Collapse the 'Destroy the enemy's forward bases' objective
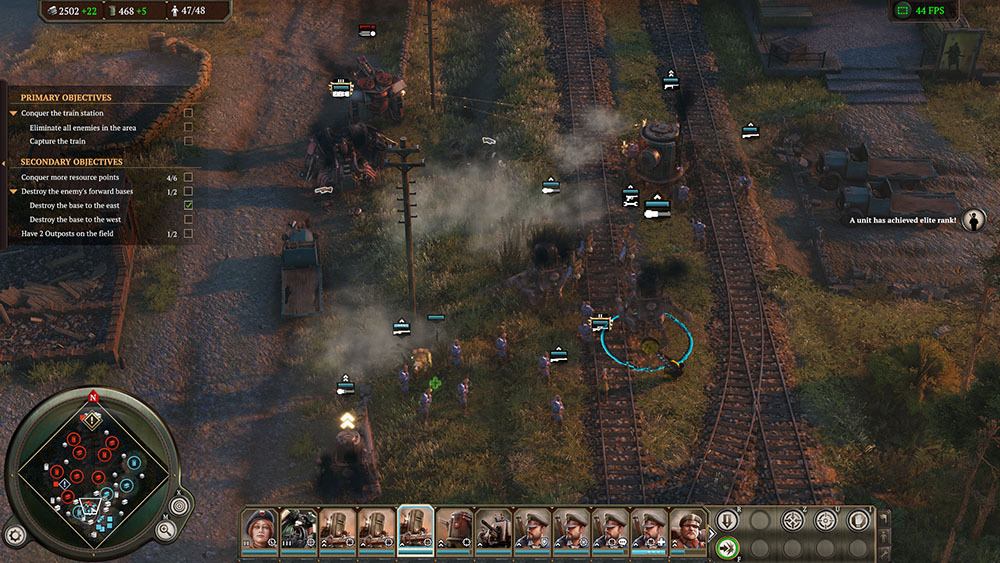Image resolution: width=1000 pixels, height=563 pixels. tap(13, 191)
